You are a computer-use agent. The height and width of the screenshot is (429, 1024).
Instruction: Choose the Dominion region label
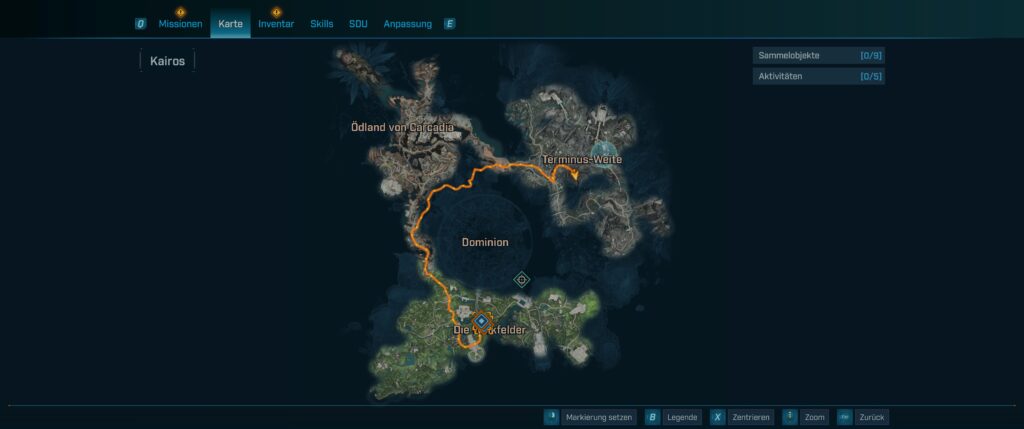[485, 242]
